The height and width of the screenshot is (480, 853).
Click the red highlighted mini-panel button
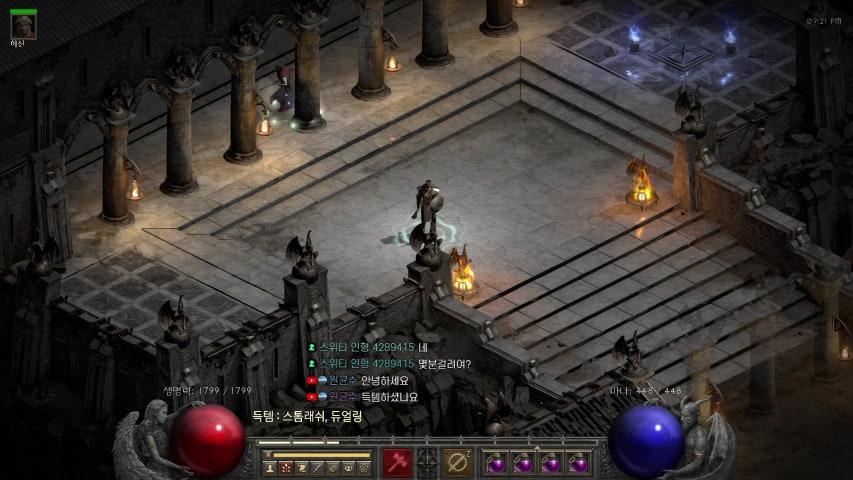click(x=286, y=467)
